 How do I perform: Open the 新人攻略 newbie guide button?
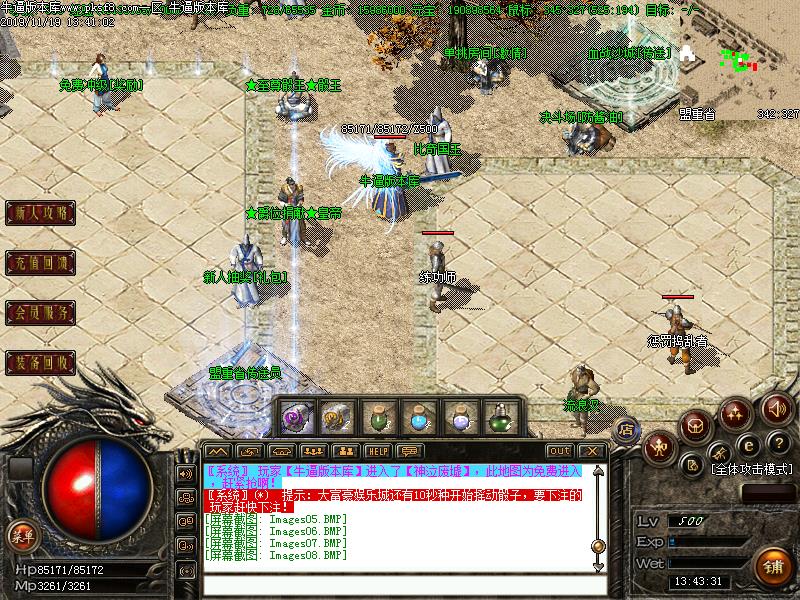41,213
